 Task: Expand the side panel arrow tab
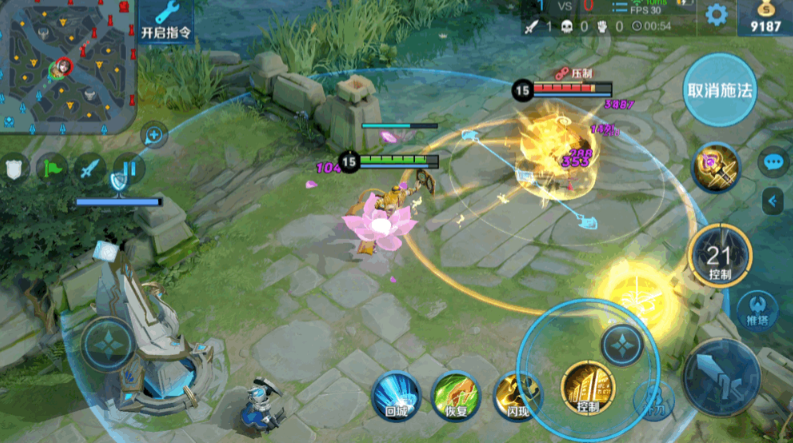tap(773, 202)
